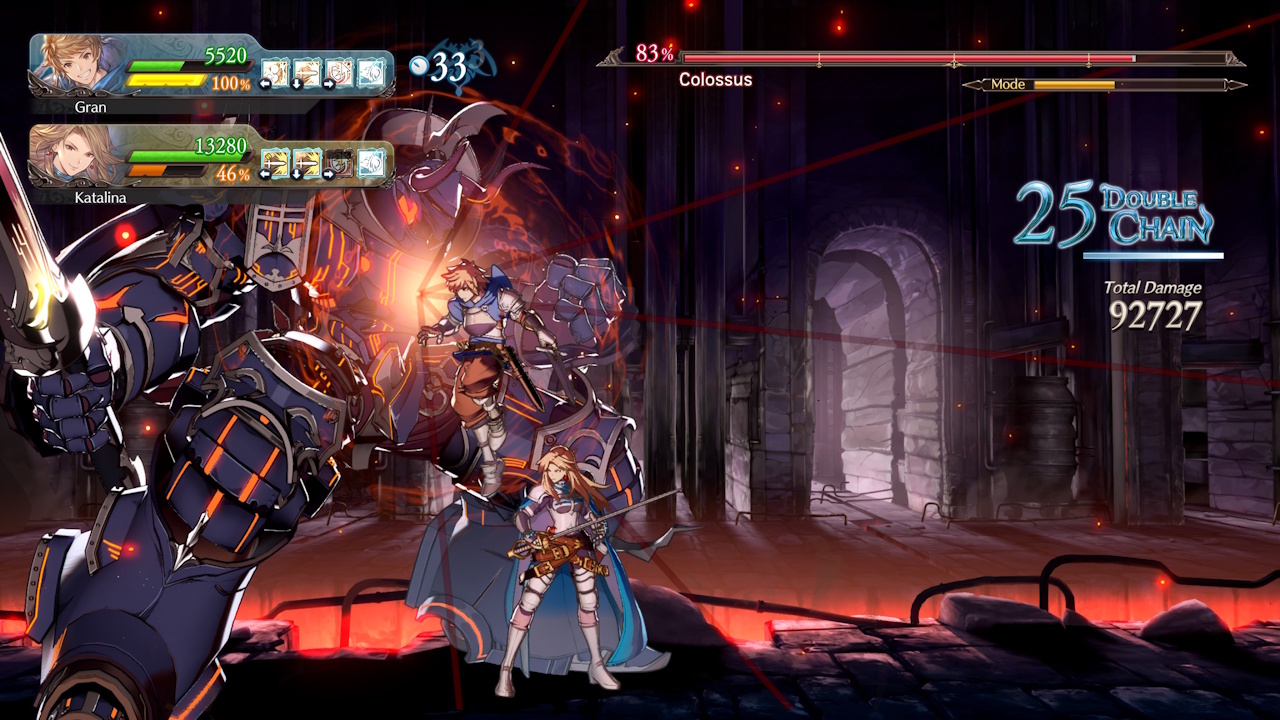Click Katalina's blue swirl skill icon
This screenshot has height=720, width=1280.
(x=371, y=161)
